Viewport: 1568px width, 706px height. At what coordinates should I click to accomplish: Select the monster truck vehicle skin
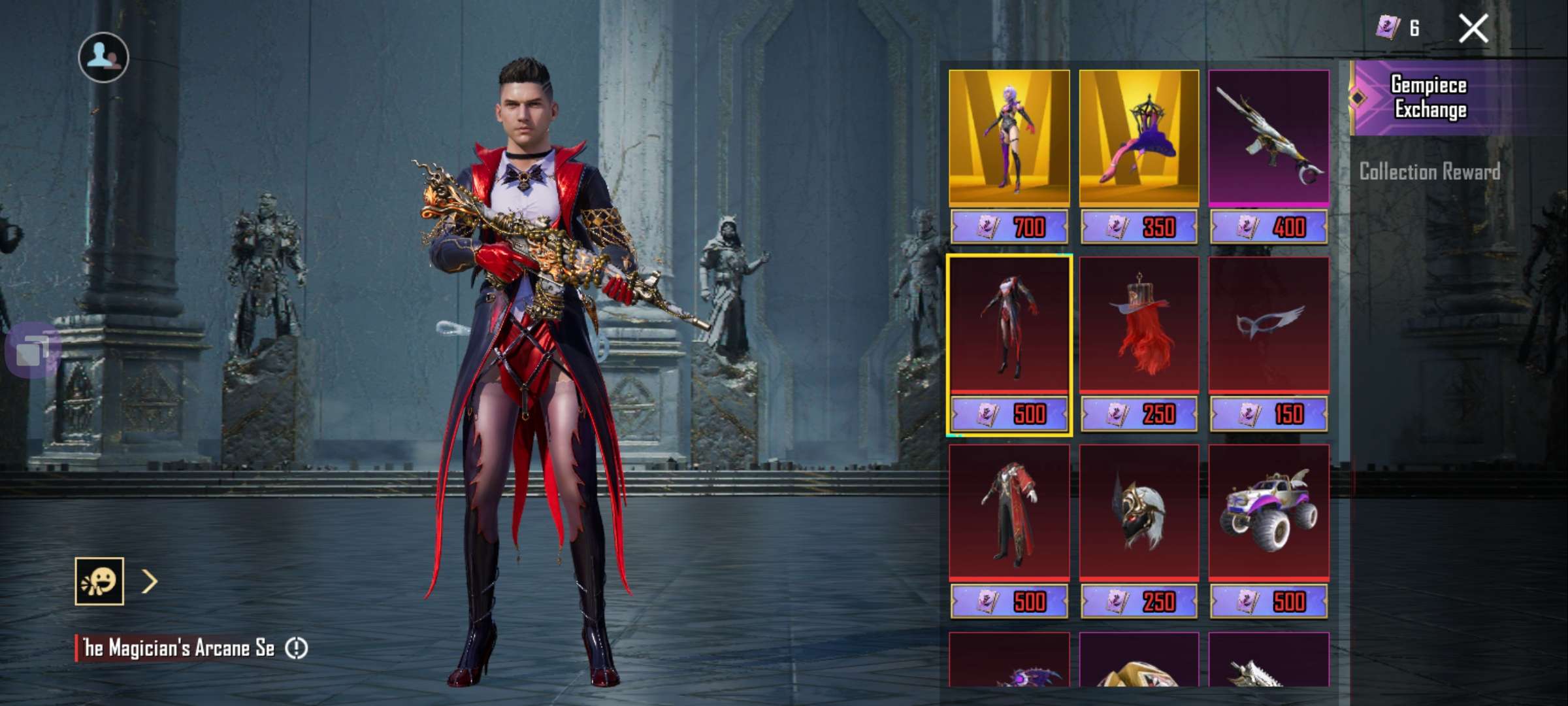click(1269, 513)
